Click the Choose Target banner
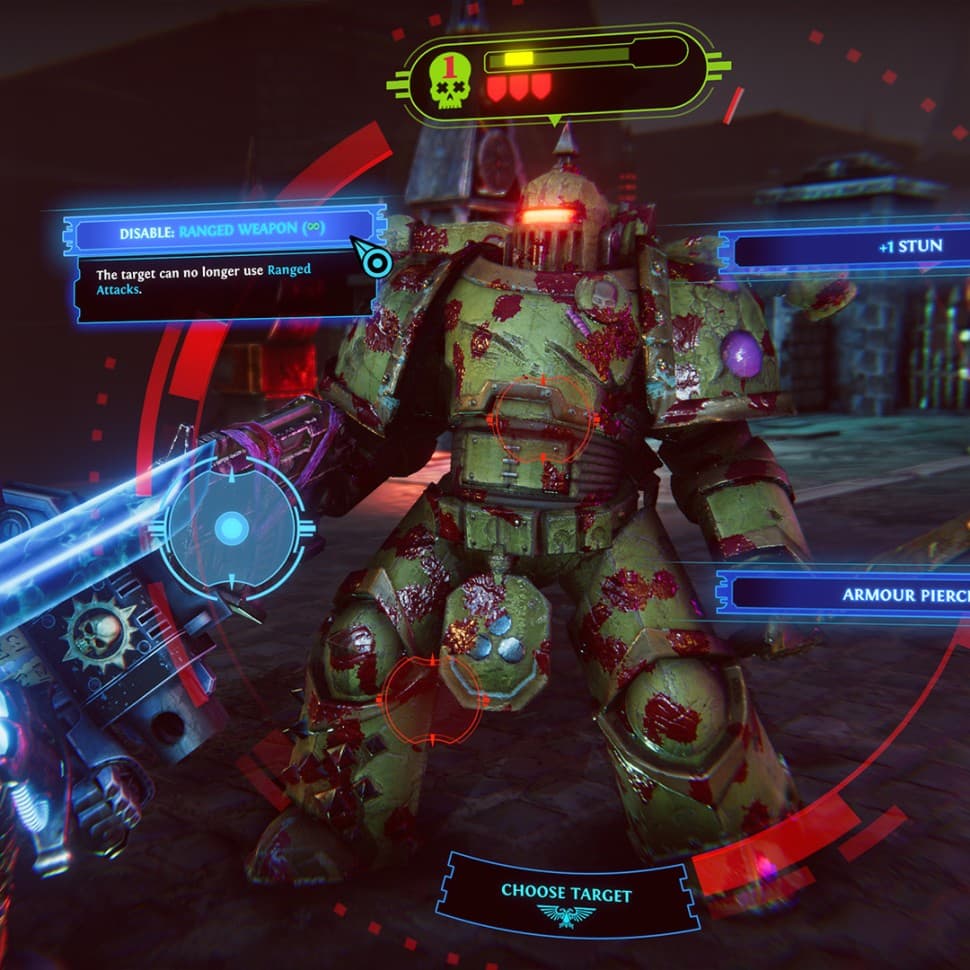This screenshot has width=970, height=970. coord(567,893)
